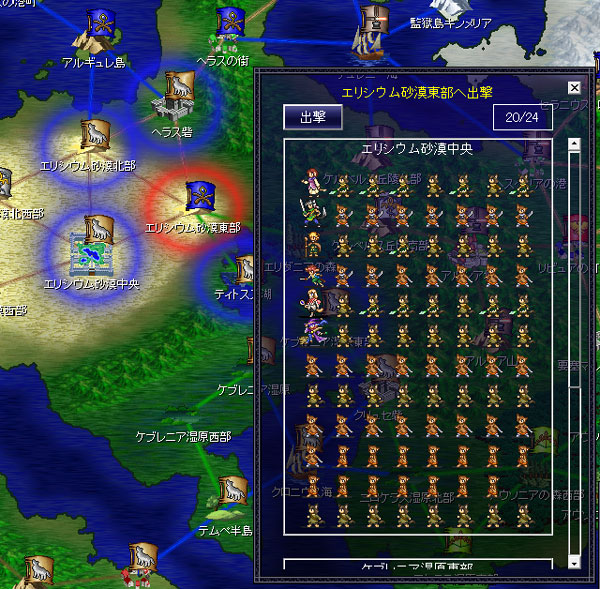Select the エリシウム砂漠東部 map node
Screen dimensions: 600x589
coord(194,199)
